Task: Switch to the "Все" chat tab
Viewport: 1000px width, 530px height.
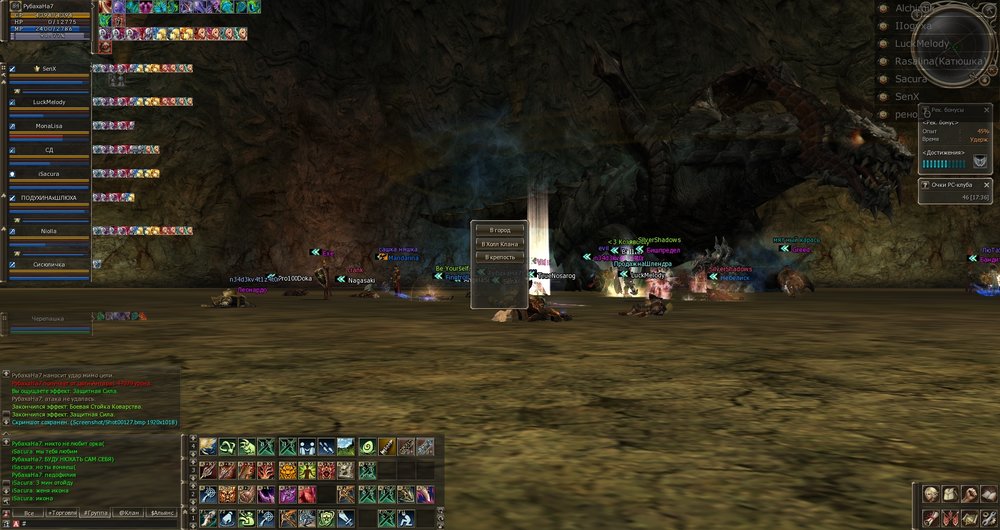Action: coord(28,512)
